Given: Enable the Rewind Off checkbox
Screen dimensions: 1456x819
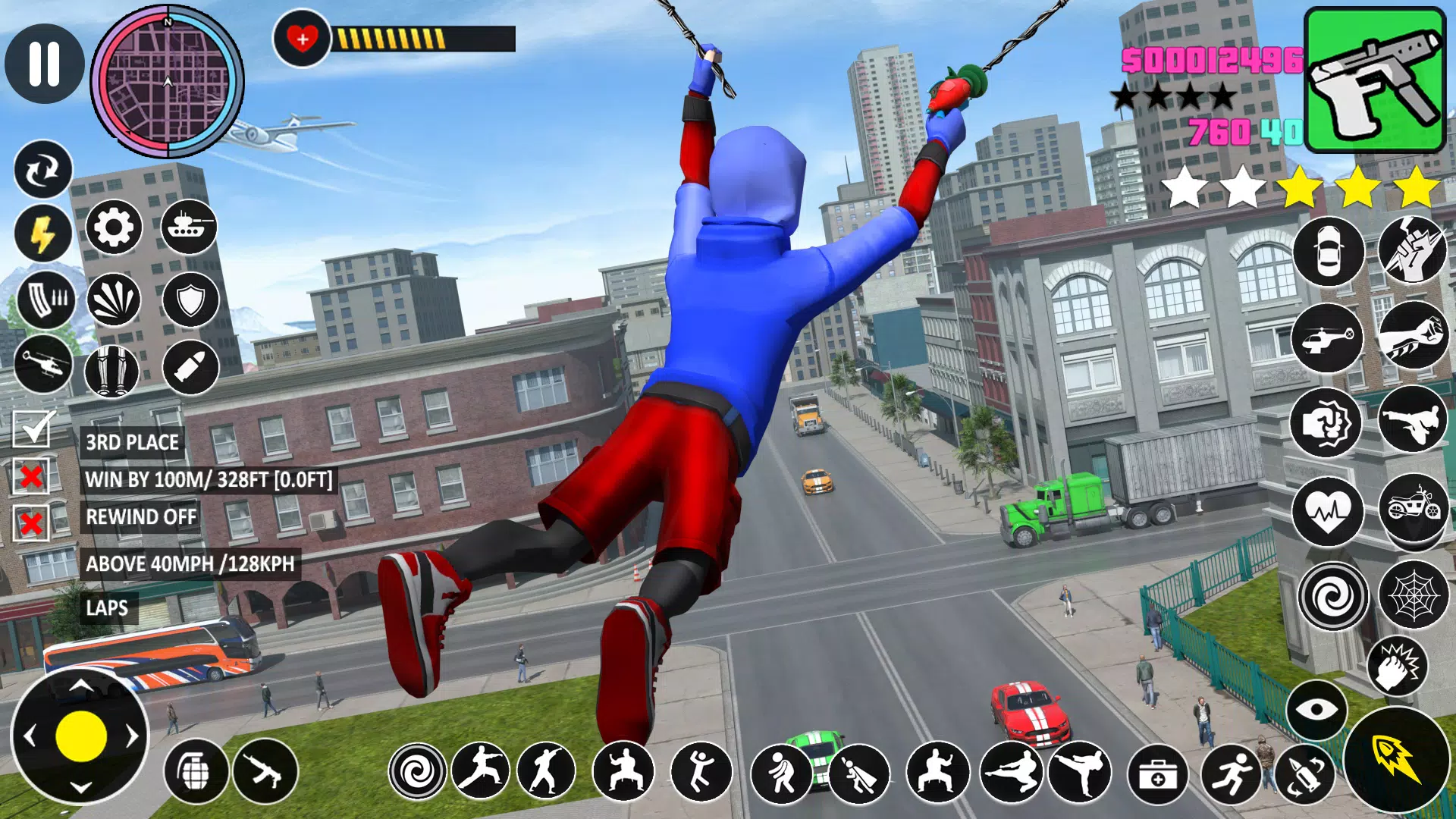Looking at the screenshot, I should point(31,522).
